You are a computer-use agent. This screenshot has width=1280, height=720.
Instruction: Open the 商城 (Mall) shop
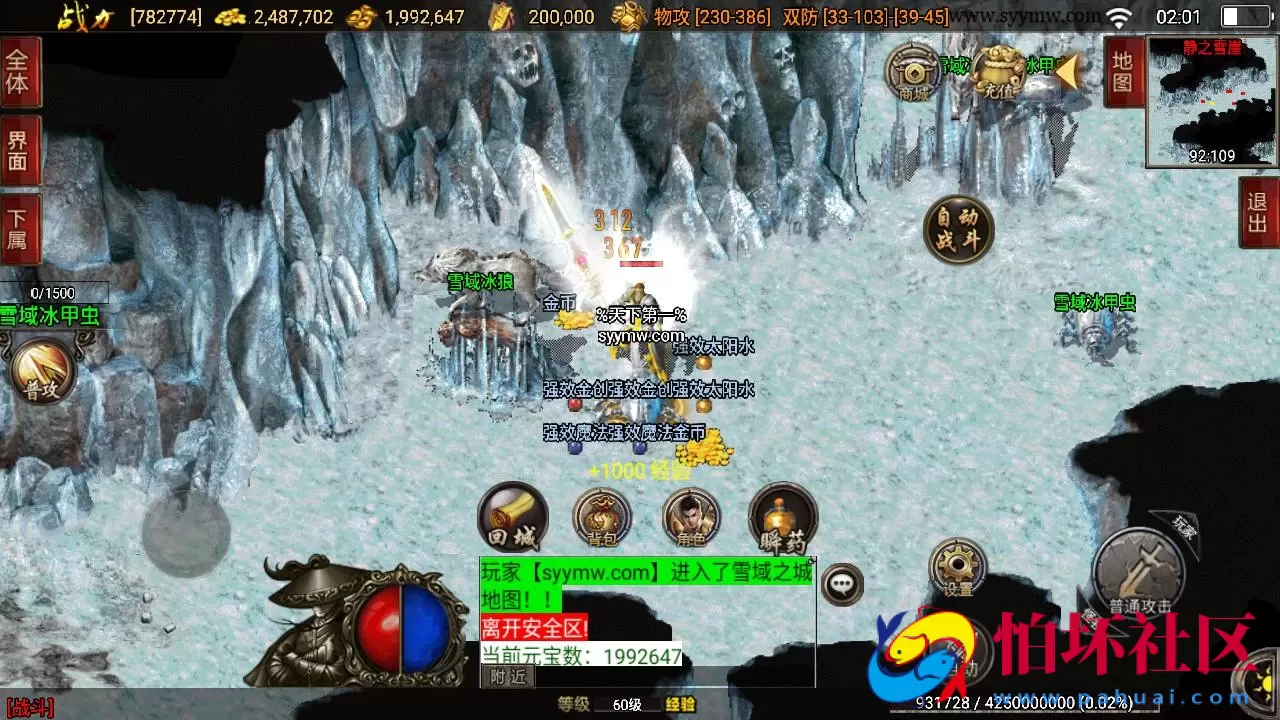(913, 75)
